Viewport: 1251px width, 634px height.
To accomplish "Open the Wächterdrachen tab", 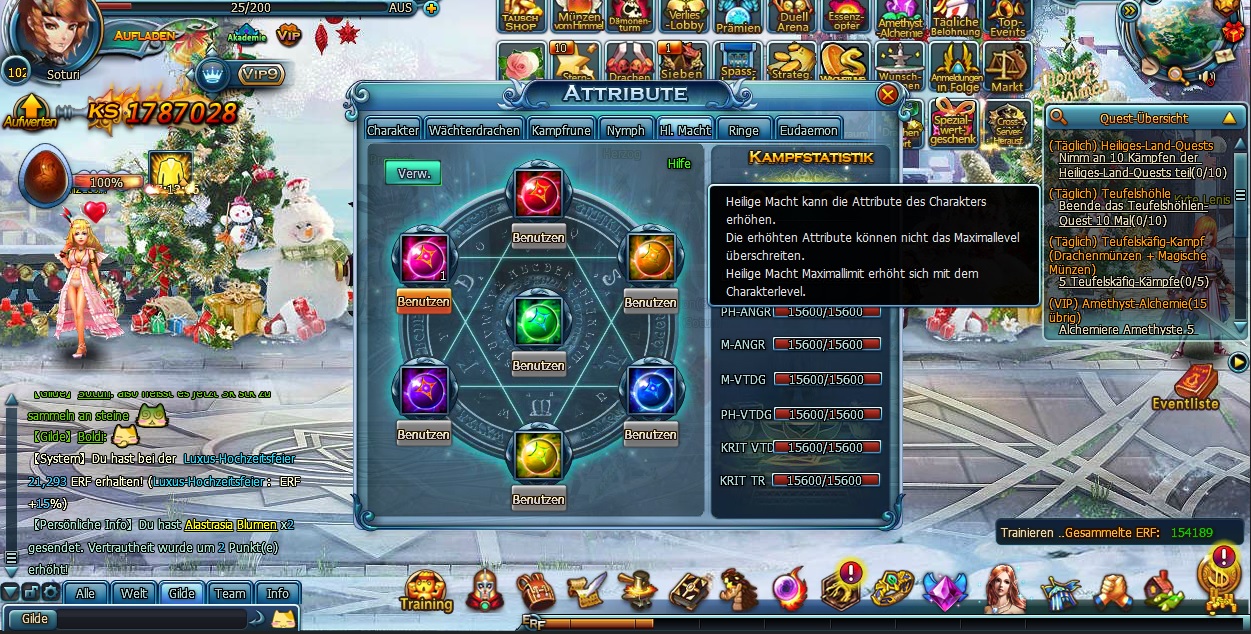I will pyautogui.click(x=474, y=130).
